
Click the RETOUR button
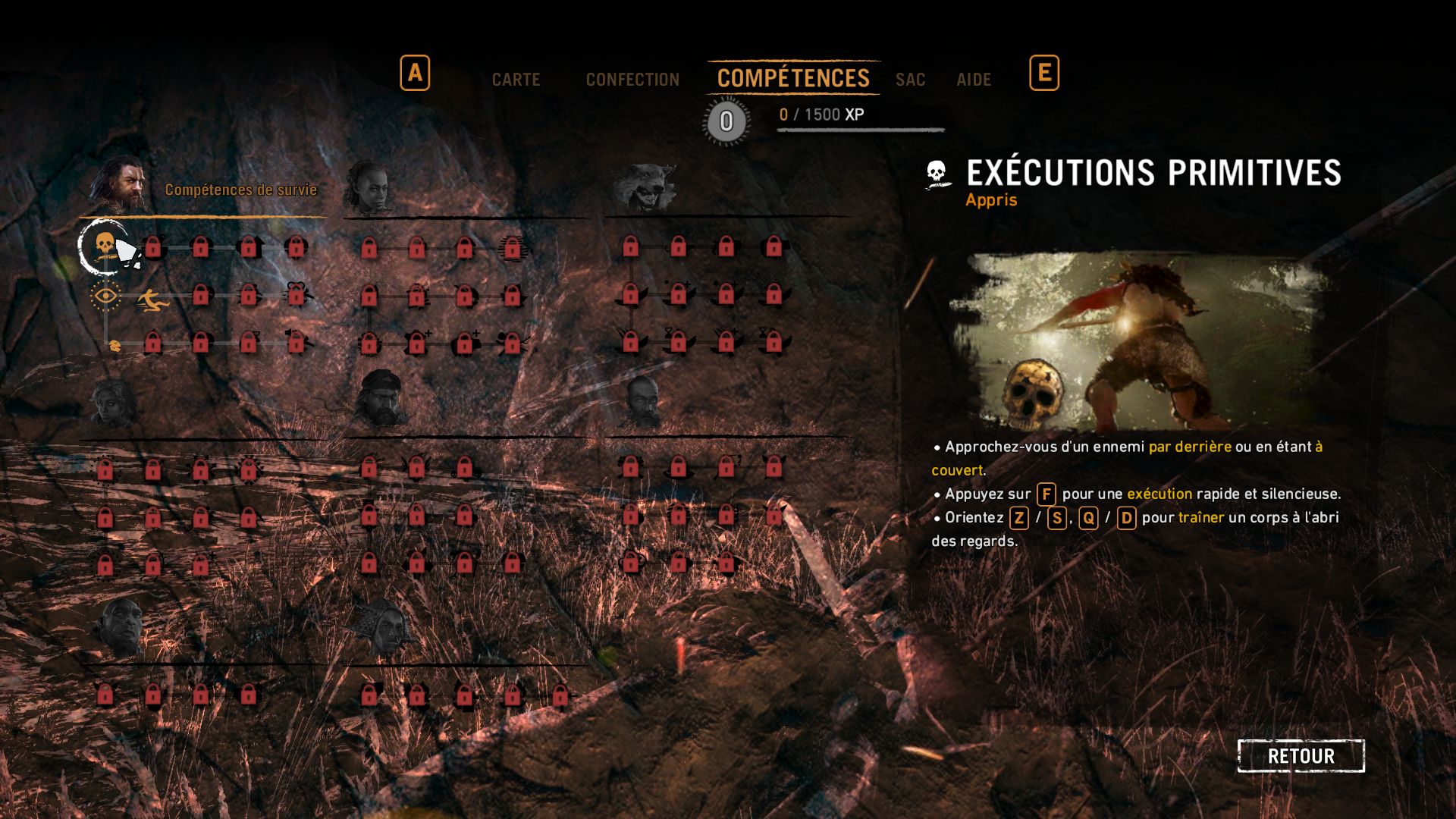point(1300,755)
